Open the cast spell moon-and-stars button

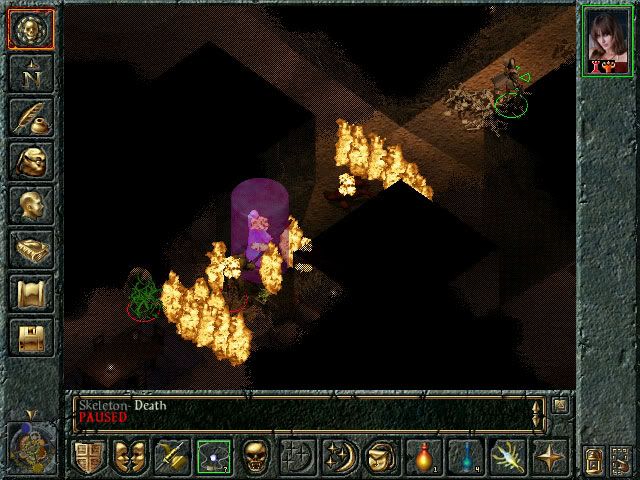[x=339, y=457]
